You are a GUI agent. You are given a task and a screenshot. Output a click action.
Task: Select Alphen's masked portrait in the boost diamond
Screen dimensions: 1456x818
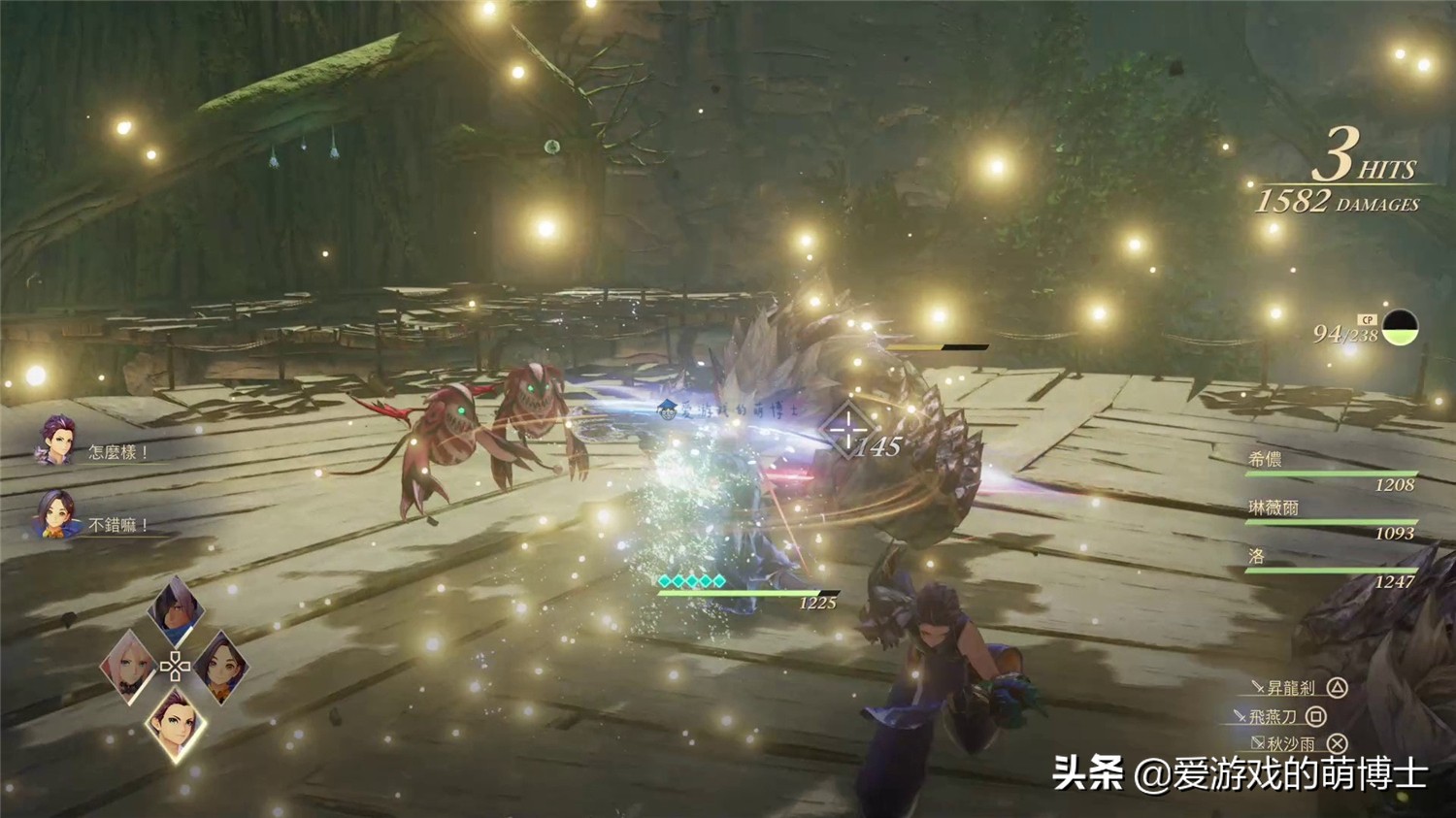[177, 611]
